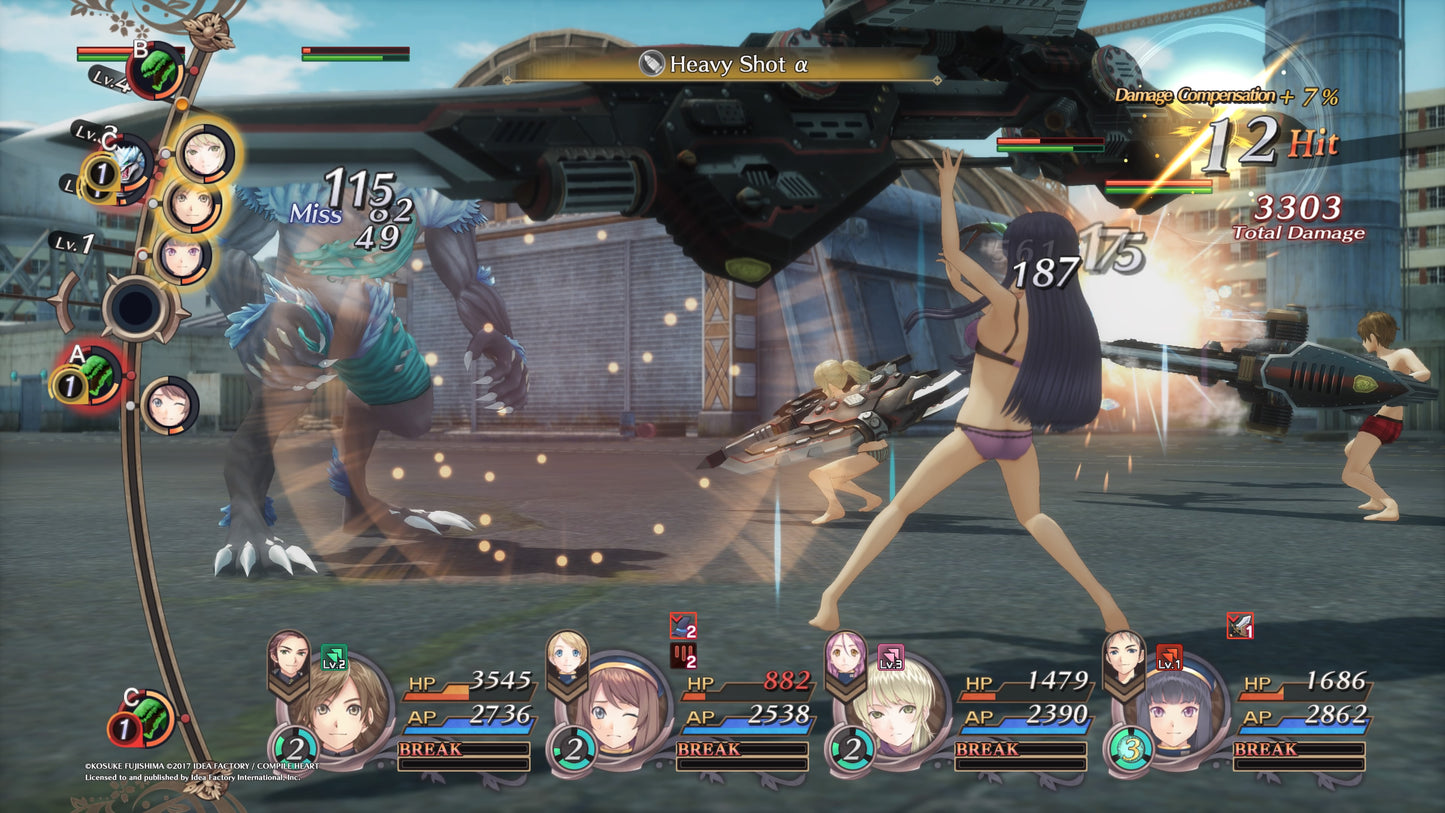This screenshot has width=1445, height=813.
Task: Inspect the pink Lv.3 buff icon
Action: [x=890, y=657]
